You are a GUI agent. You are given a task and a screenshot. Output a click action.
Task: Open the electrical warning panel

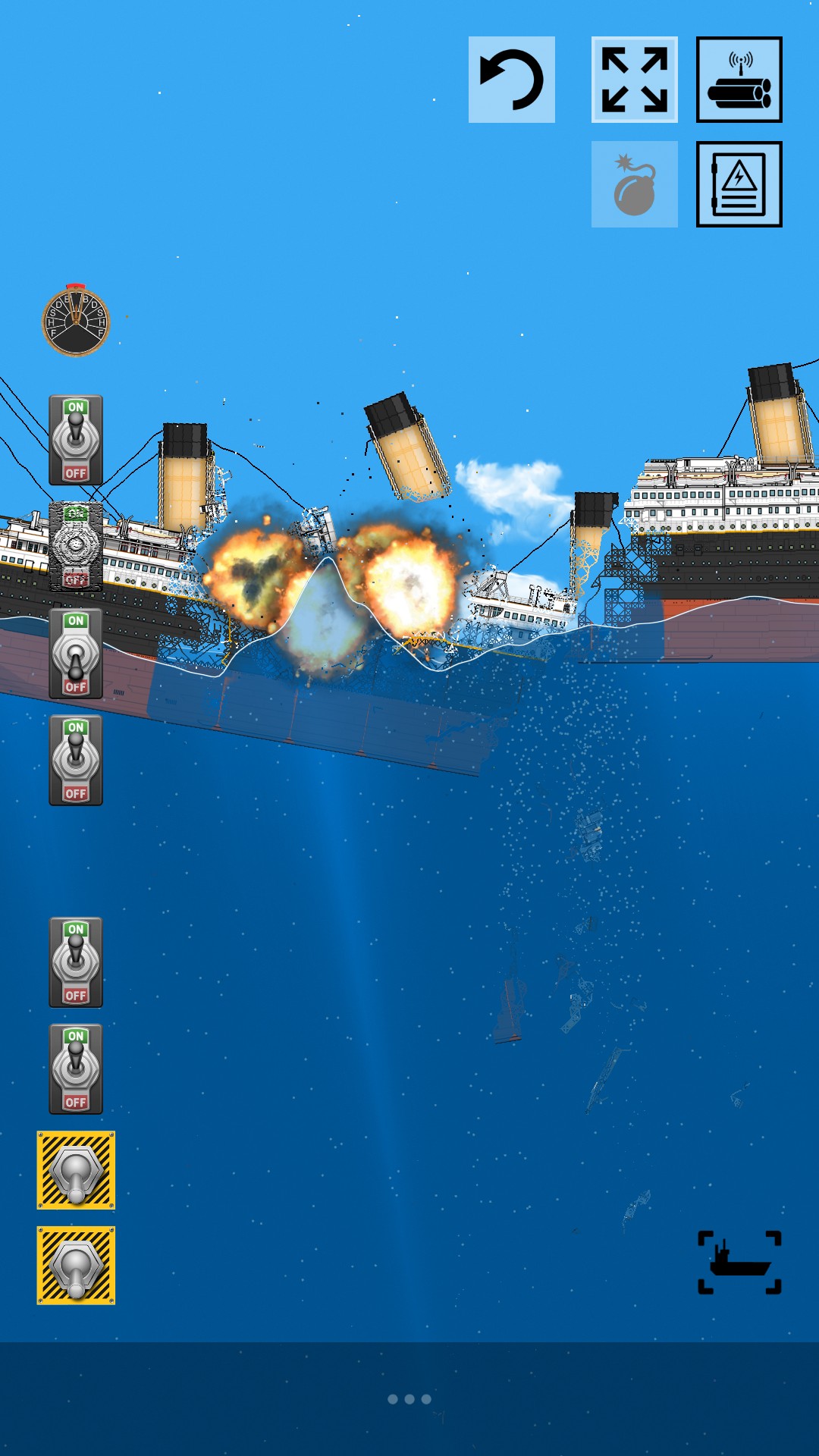[739, 184]
